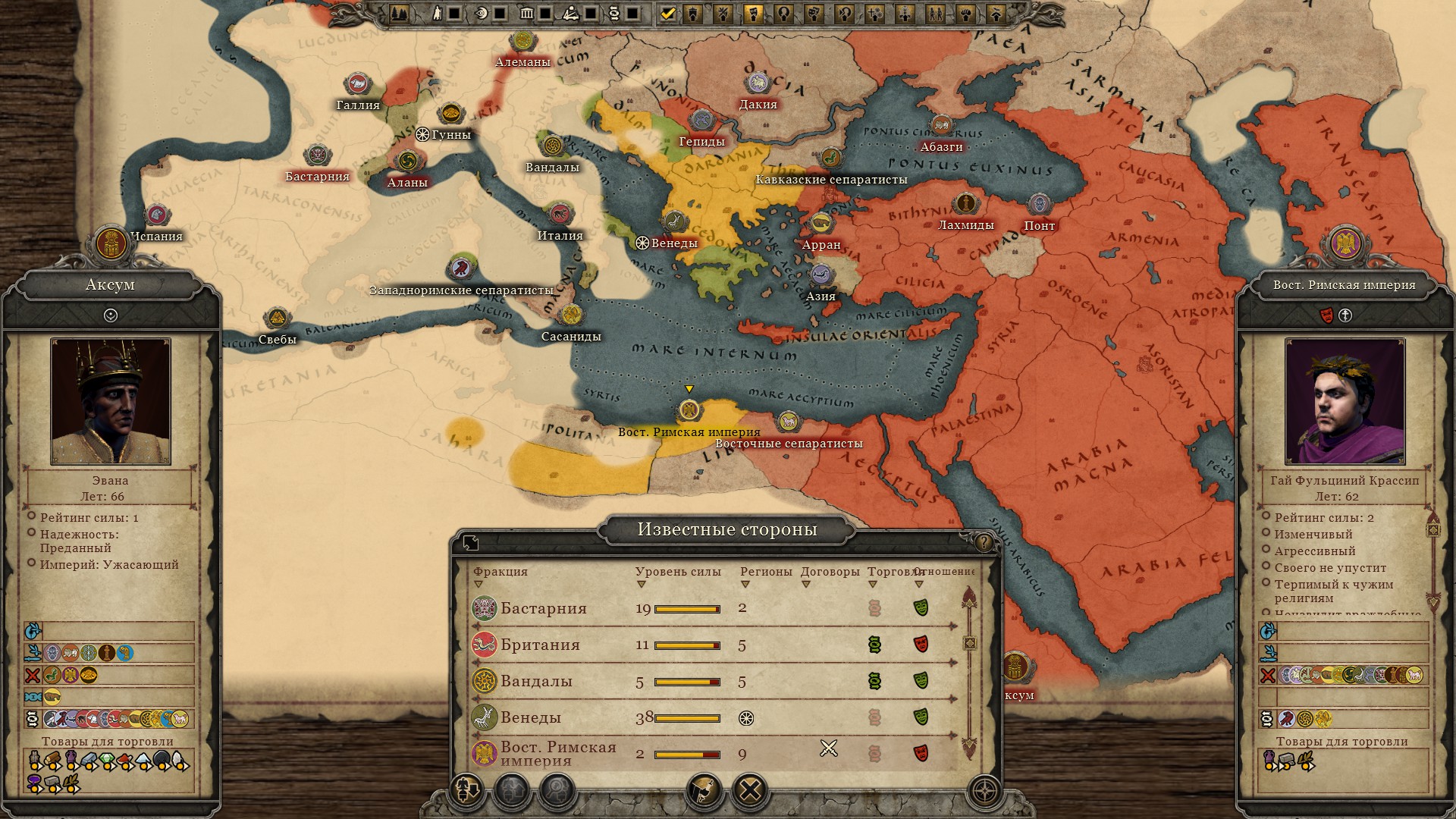Screen dimensions: 1456x819
Task: Click the forest trees icon in the top bar
Action: click(x=399, y=14)
